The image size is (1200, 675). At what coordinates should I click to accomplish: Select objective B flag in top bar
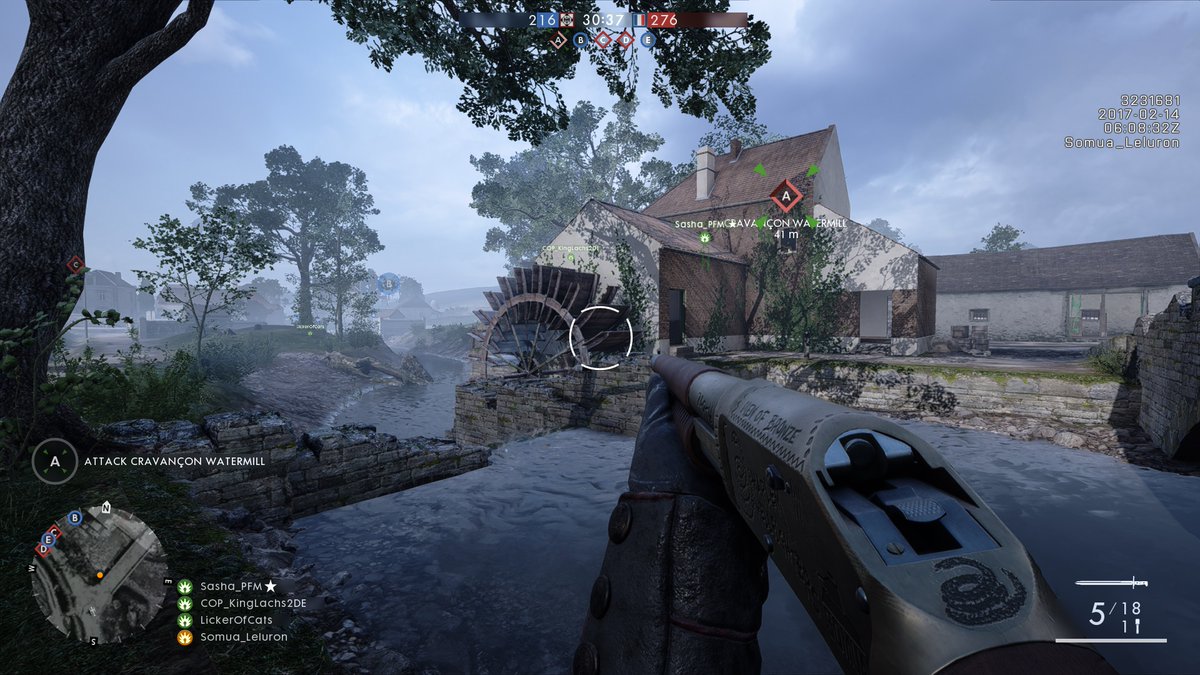pos(581,40)
